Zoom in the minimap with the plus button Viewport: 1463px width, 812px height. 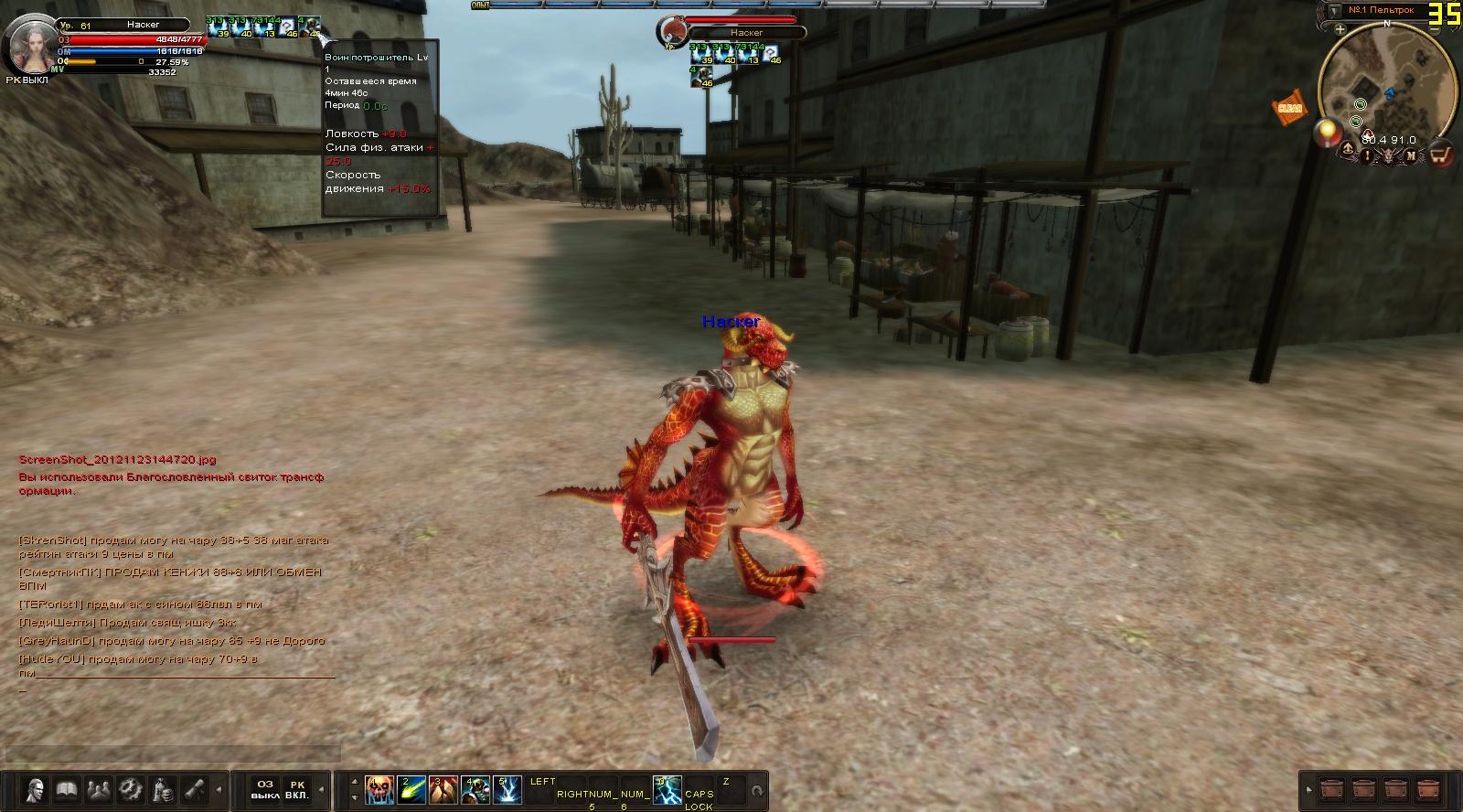click(1340, 29)
